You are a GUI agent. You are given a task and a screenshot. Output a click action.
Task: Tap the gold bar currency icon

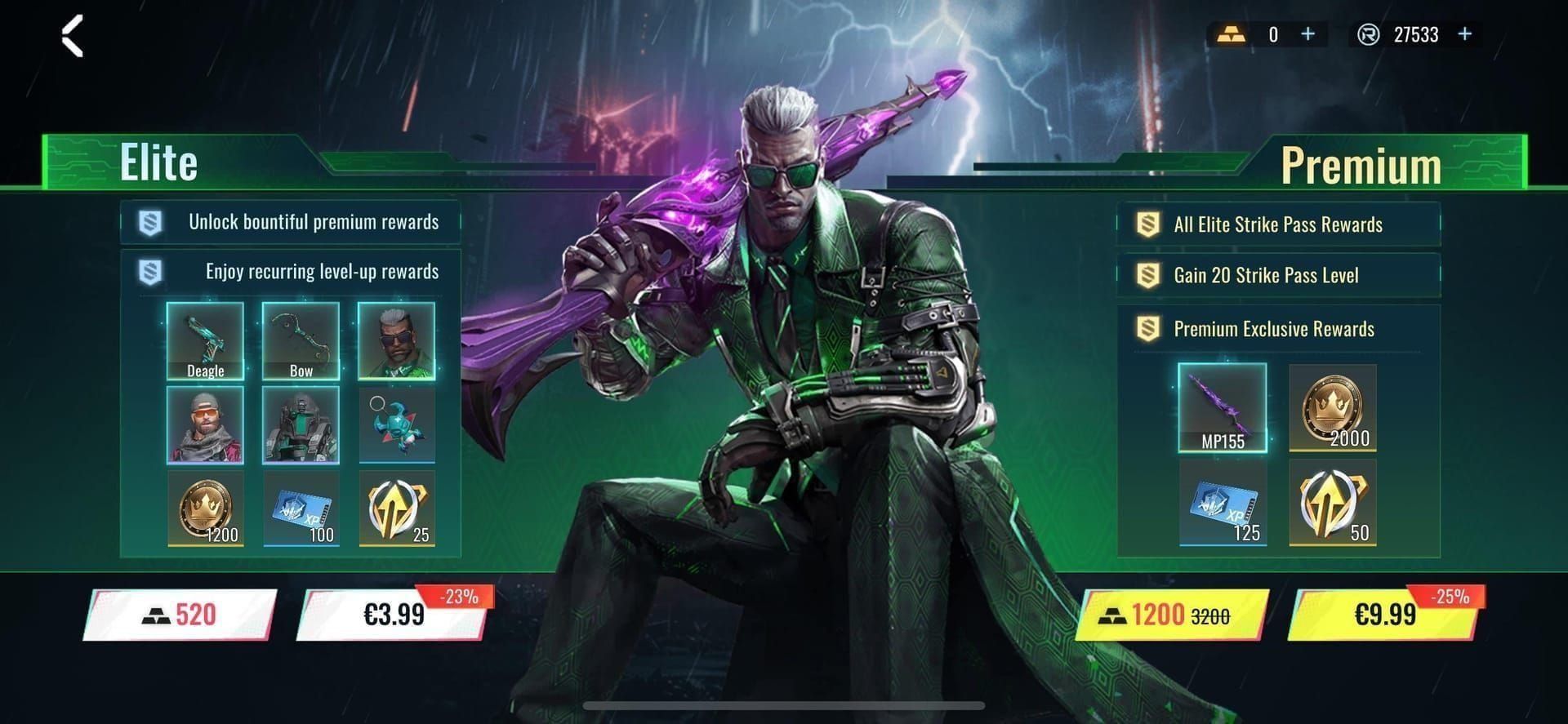coord(1235,34)
